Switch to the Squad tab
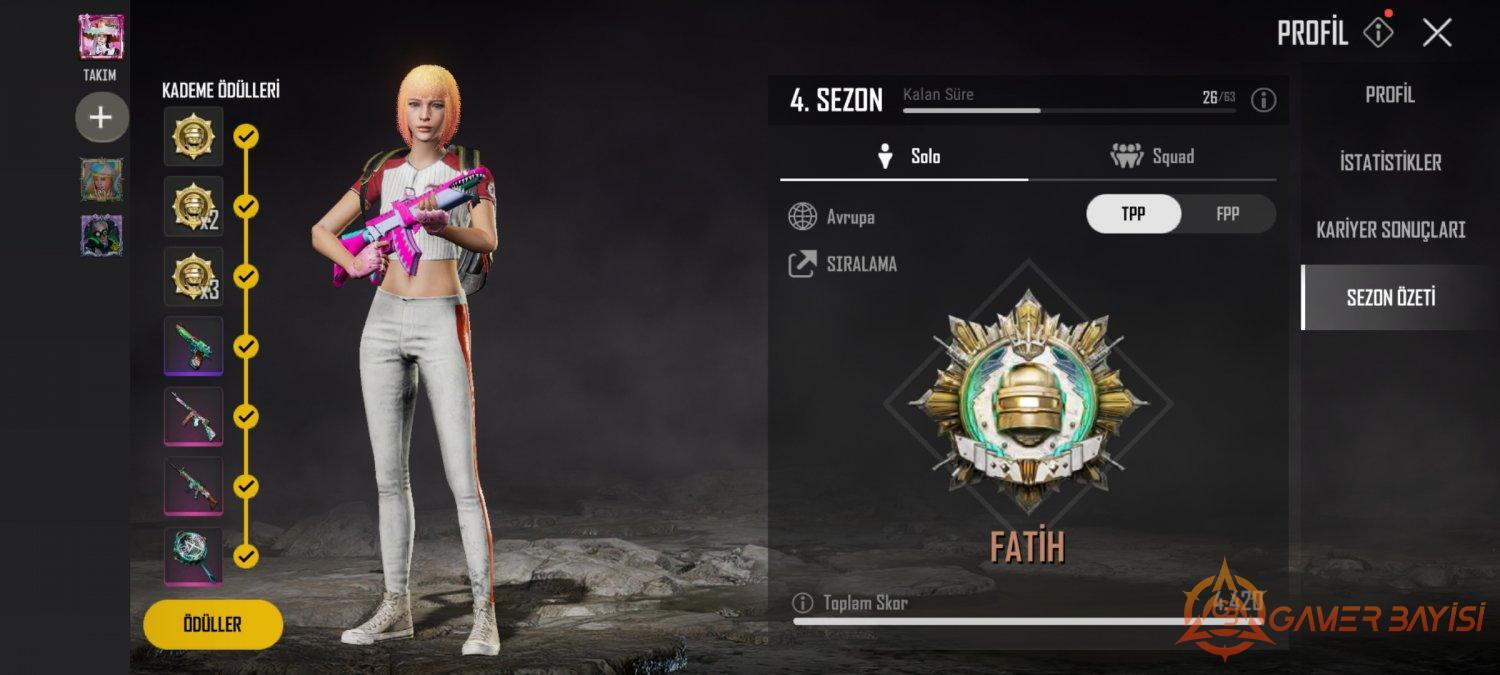Screen dimensions: 1500x675 click(1152, 156)
